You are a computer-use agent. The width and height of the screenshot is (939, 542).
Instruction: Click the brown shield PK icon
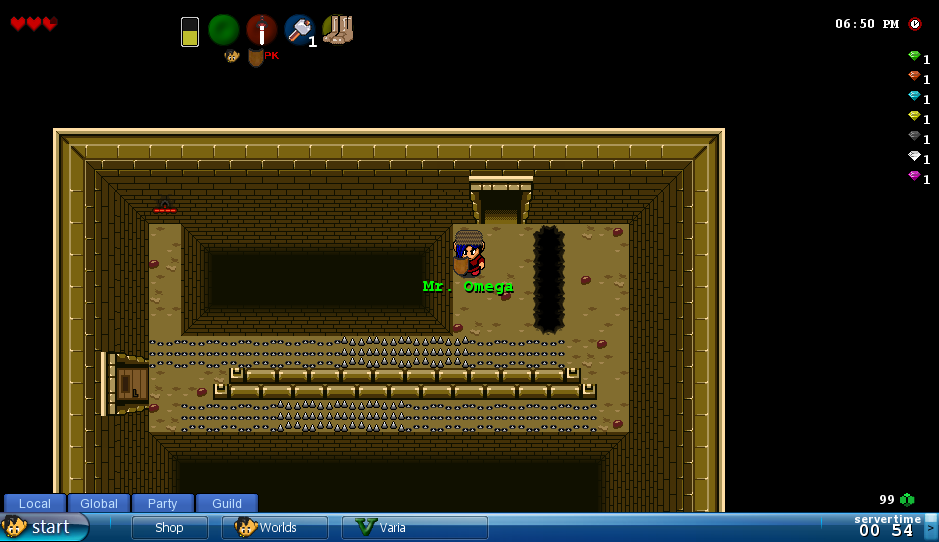(256, 57)
